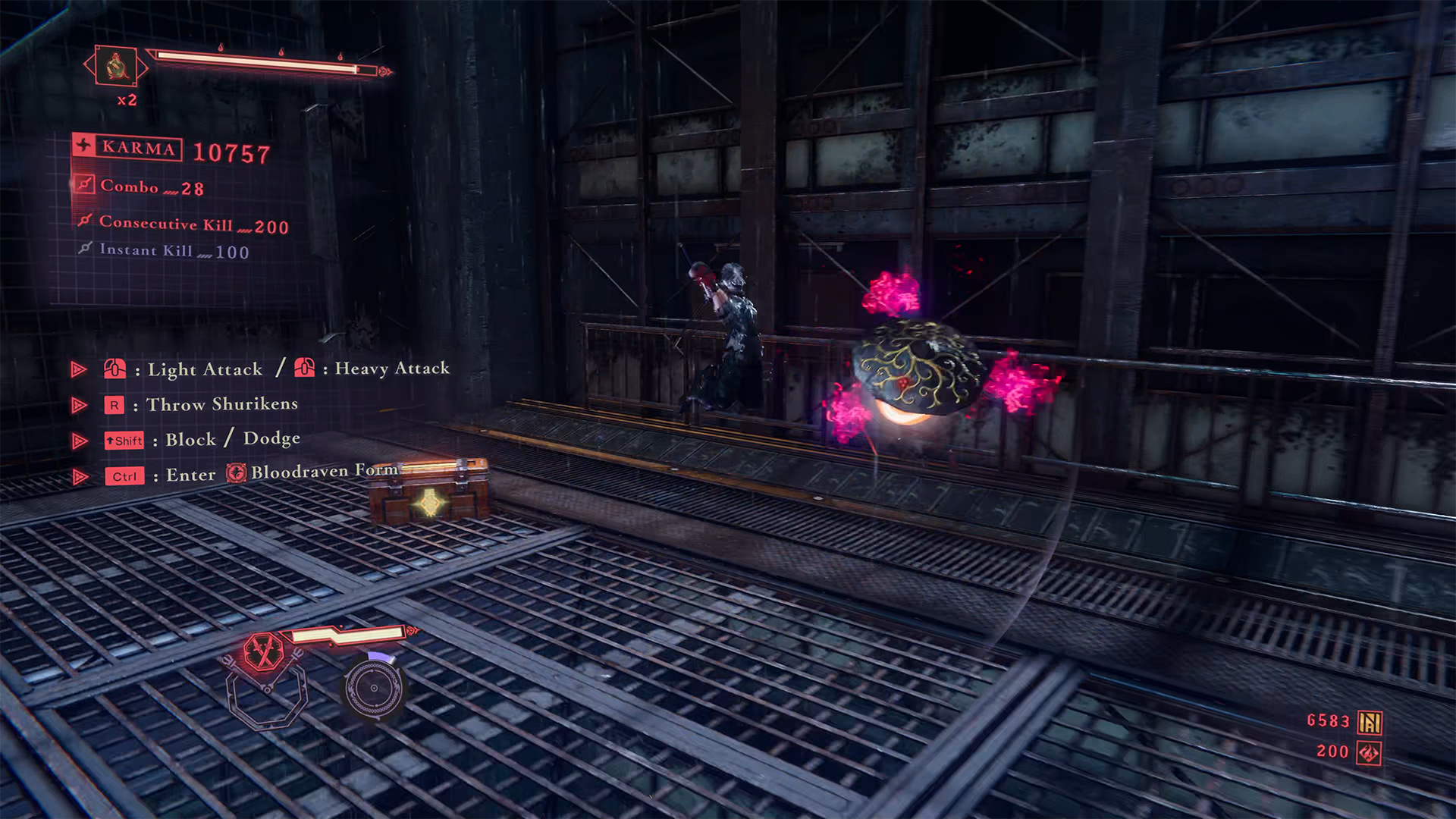Click the character portrait icon

tap(116, 66)
